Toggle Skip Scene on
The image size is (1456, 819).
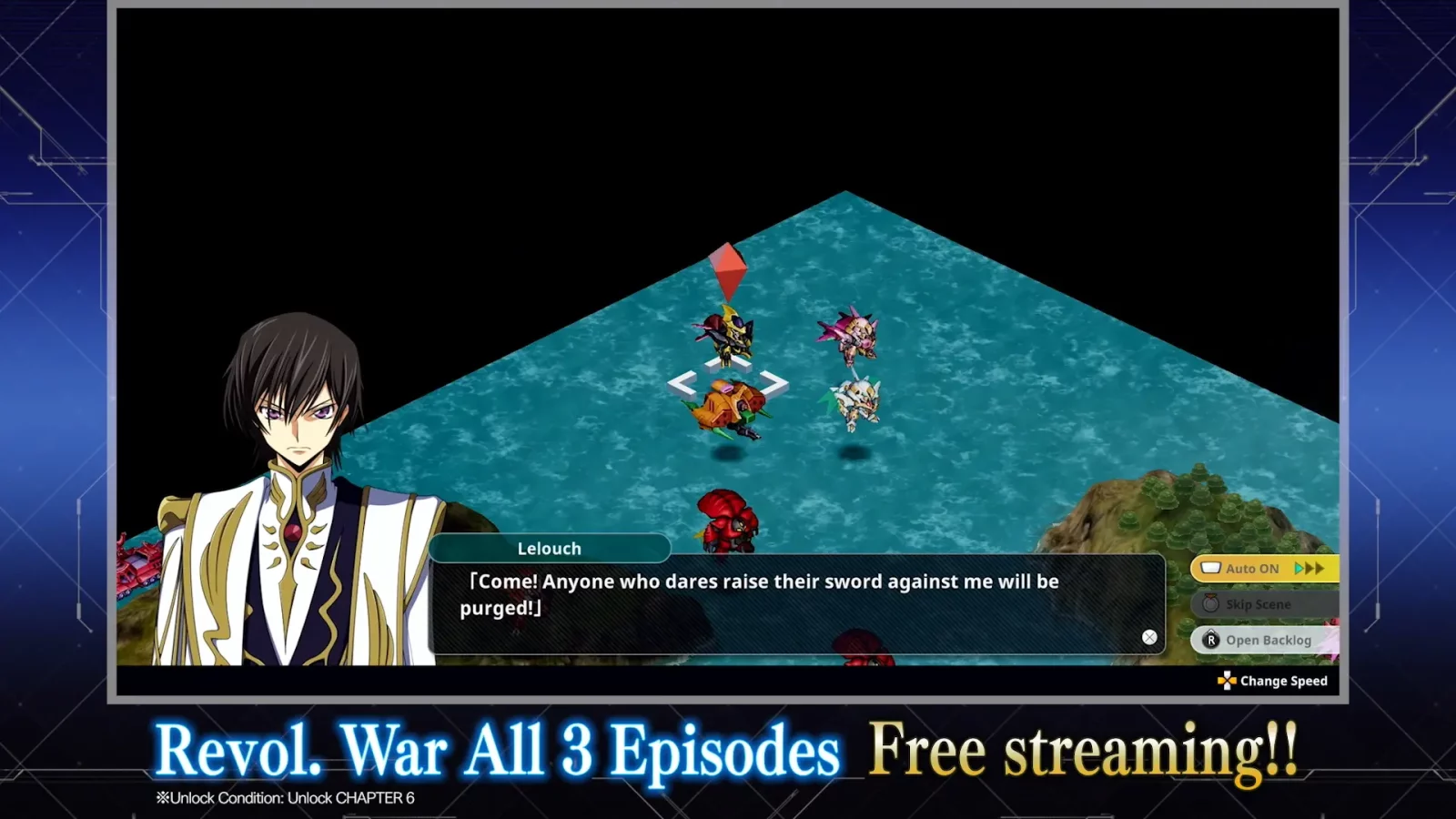pyautogui.click(x=1260, y=603)
